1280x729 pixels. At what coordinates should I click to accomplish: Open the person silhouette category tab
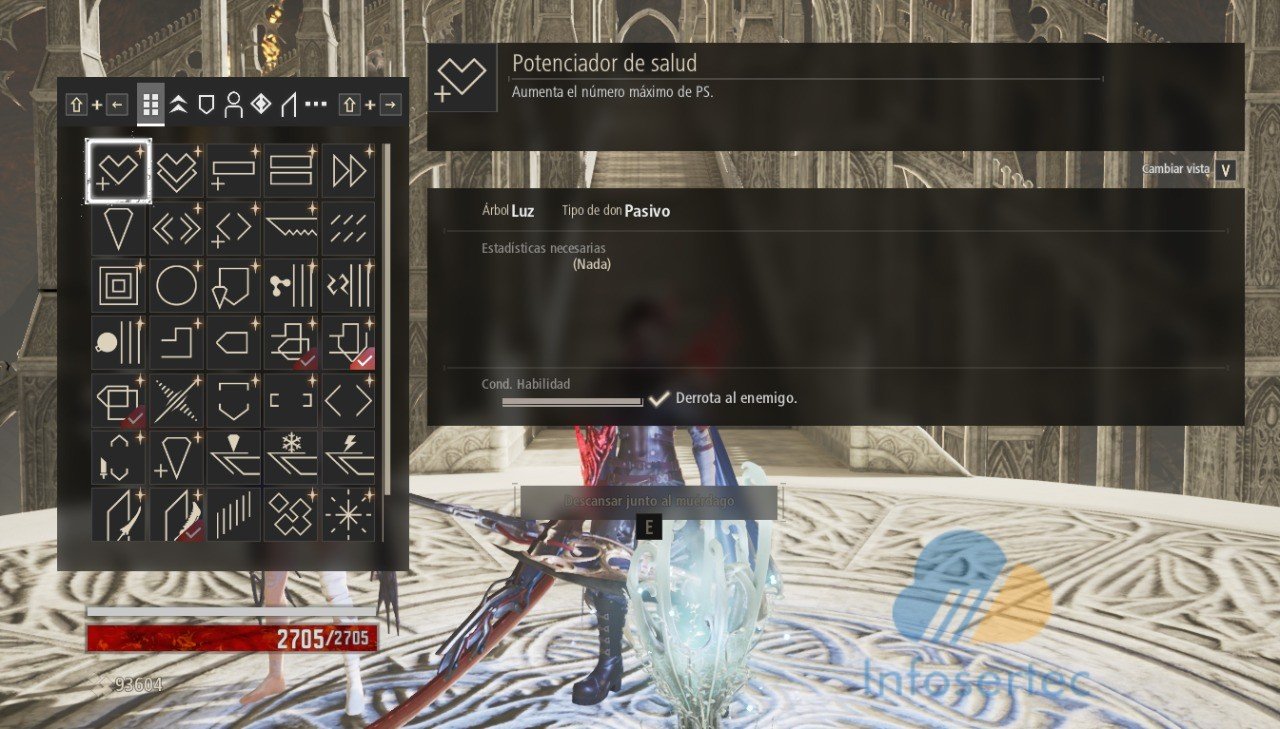pyautogui.click(x=233, y=104)
